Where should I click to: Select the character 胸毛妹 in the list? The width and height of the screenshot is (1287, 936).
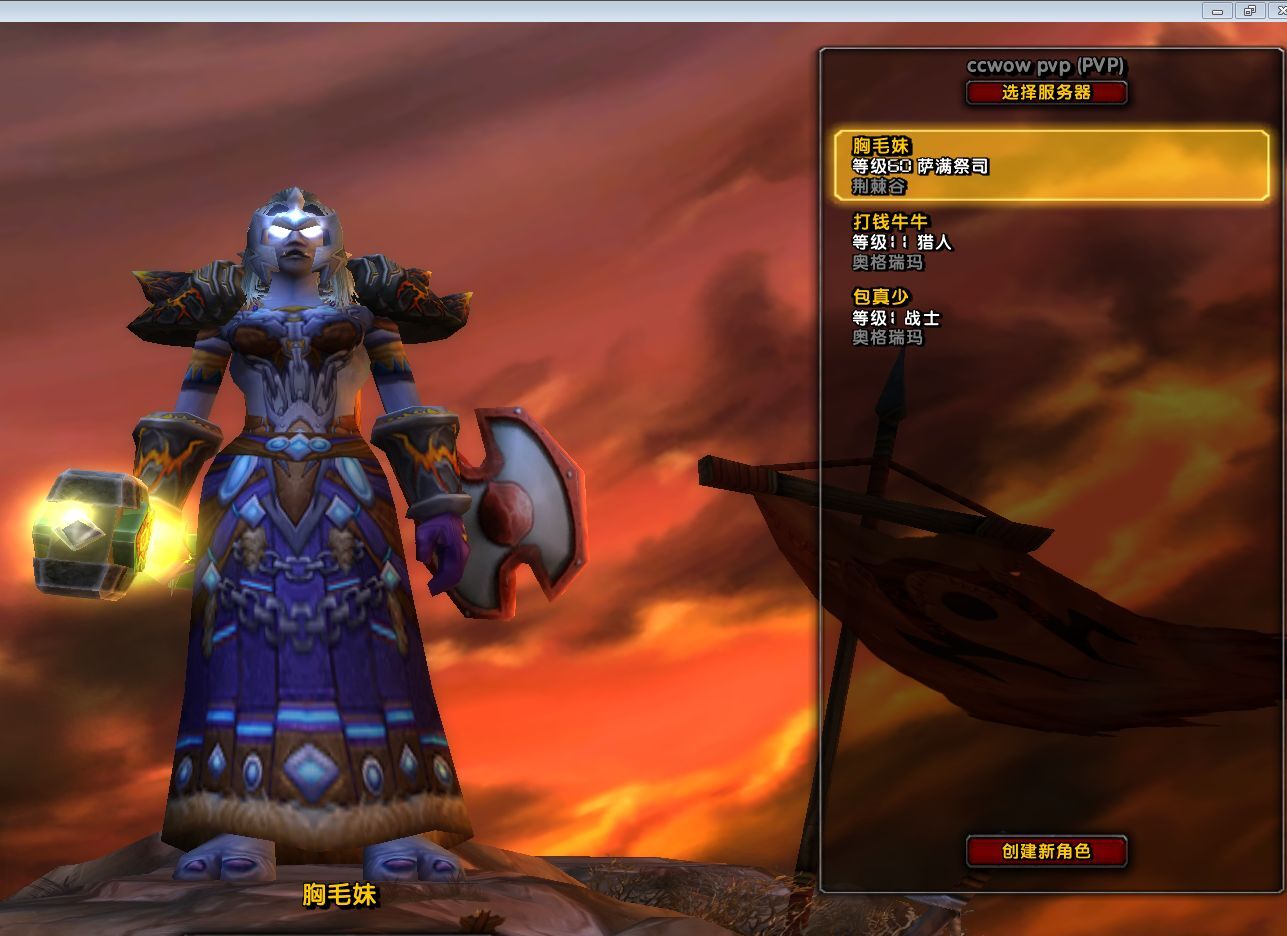(x=1052, y=165)
